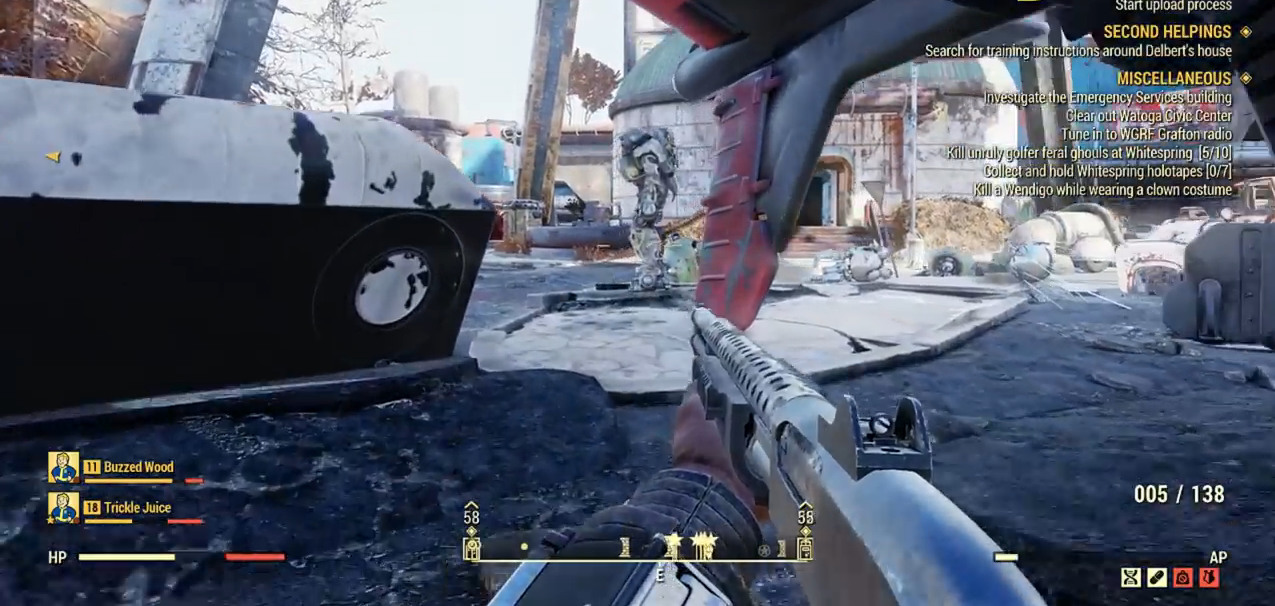Click the right-end compass location marker
This screenshot has height=606, width=1275.
804,547
